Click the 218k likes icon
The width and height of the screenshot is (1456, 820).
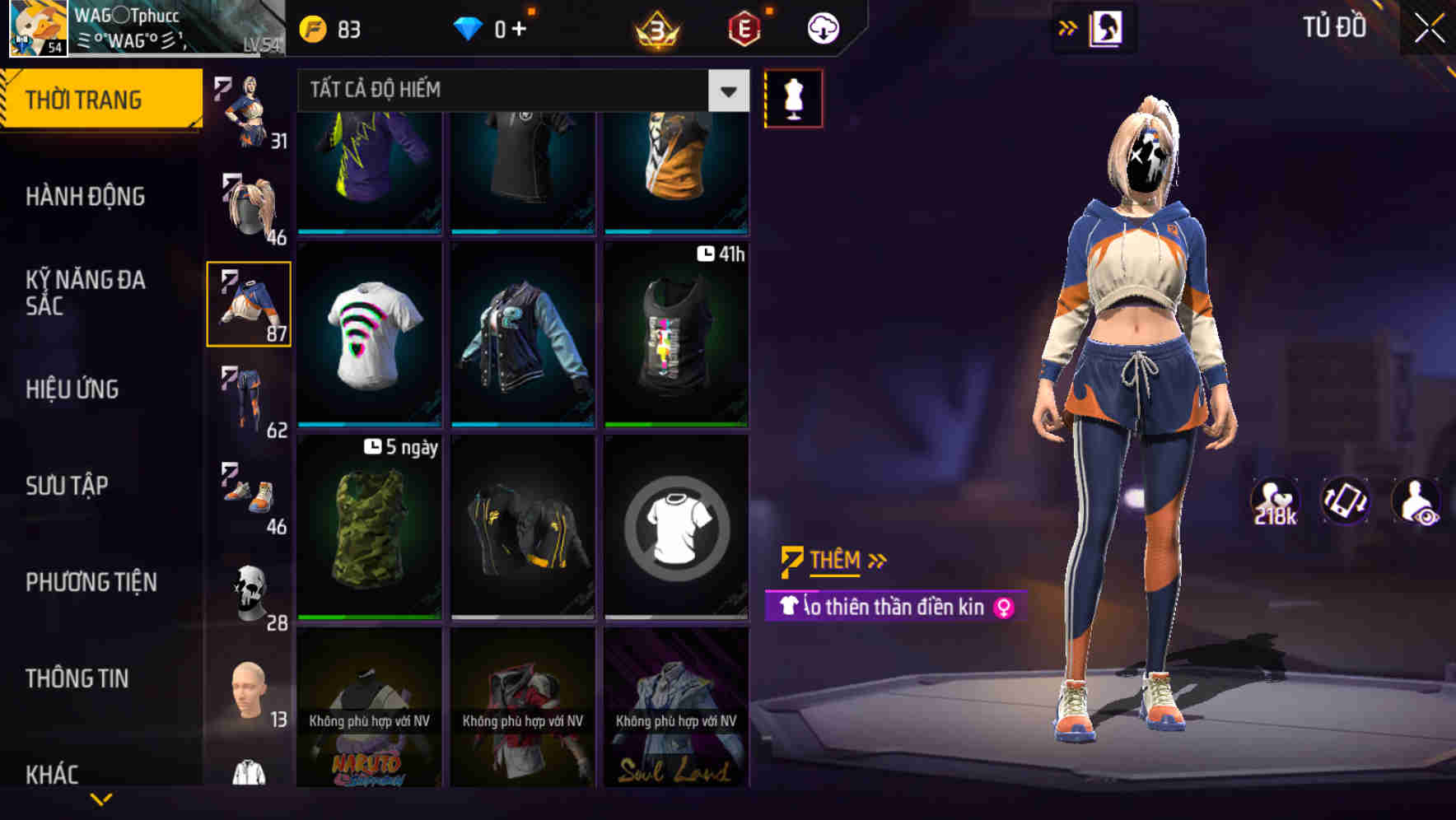[1273, 501]
